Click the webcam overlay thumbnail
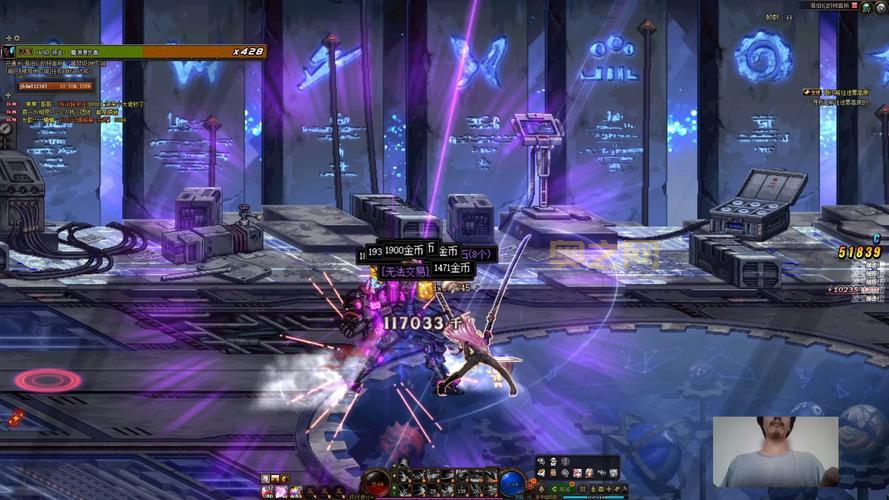 tap(775, 452)
